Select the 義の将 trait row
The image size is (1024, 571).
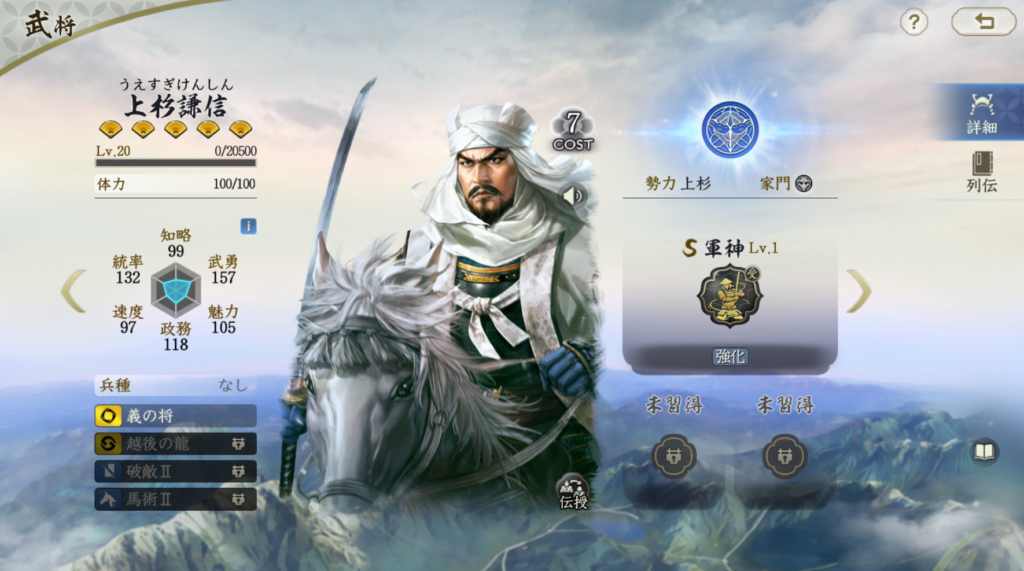[175, 416]
